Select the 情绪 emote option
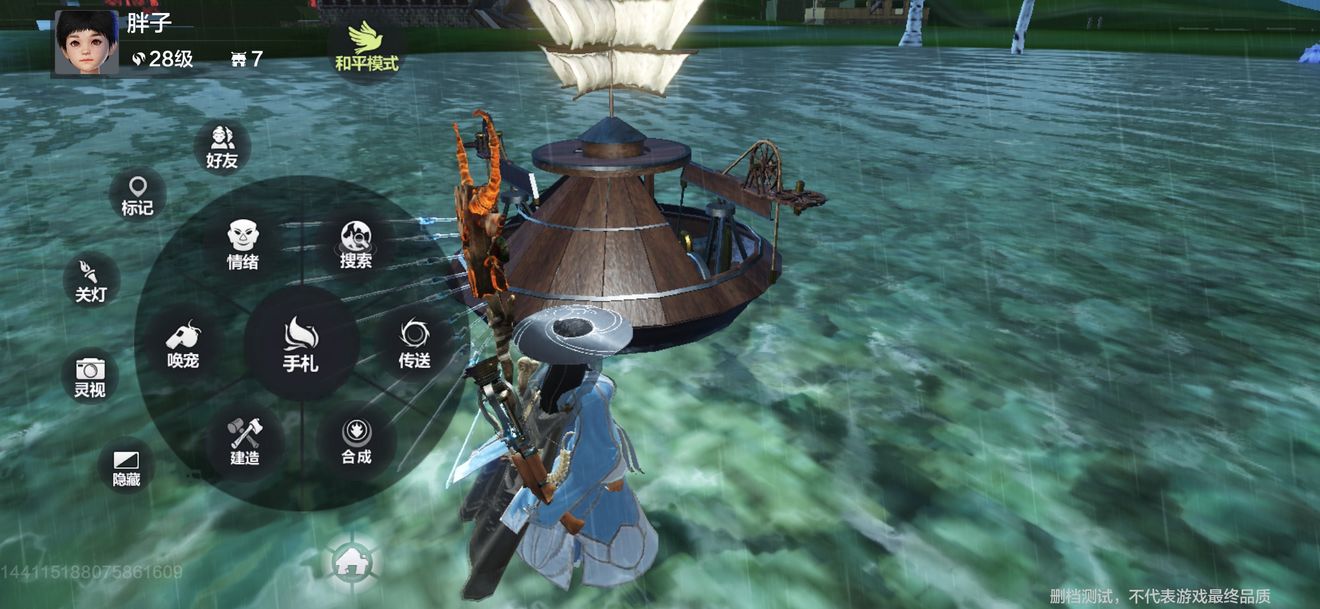Image resolution: width=1320 pixels, height=609 pixels. pos(243,245)
